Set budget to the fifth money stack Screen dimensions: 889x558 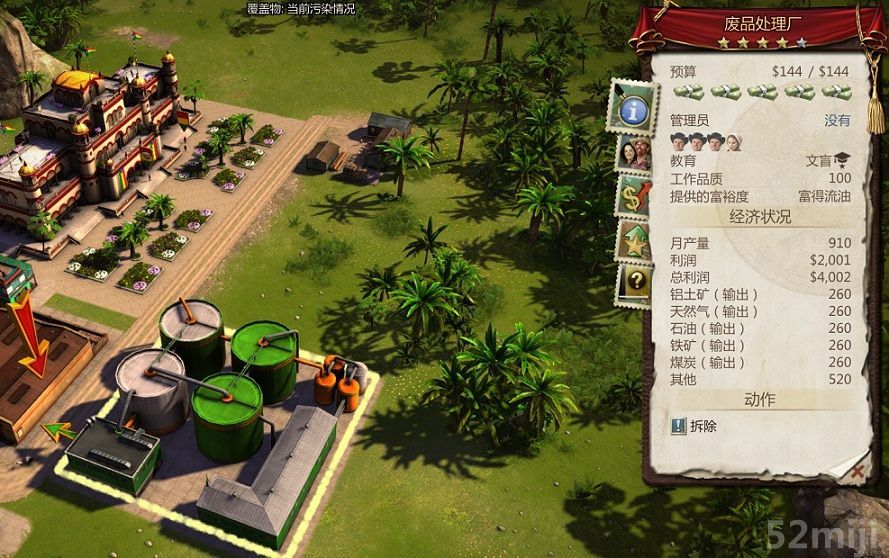pos(836,92)
